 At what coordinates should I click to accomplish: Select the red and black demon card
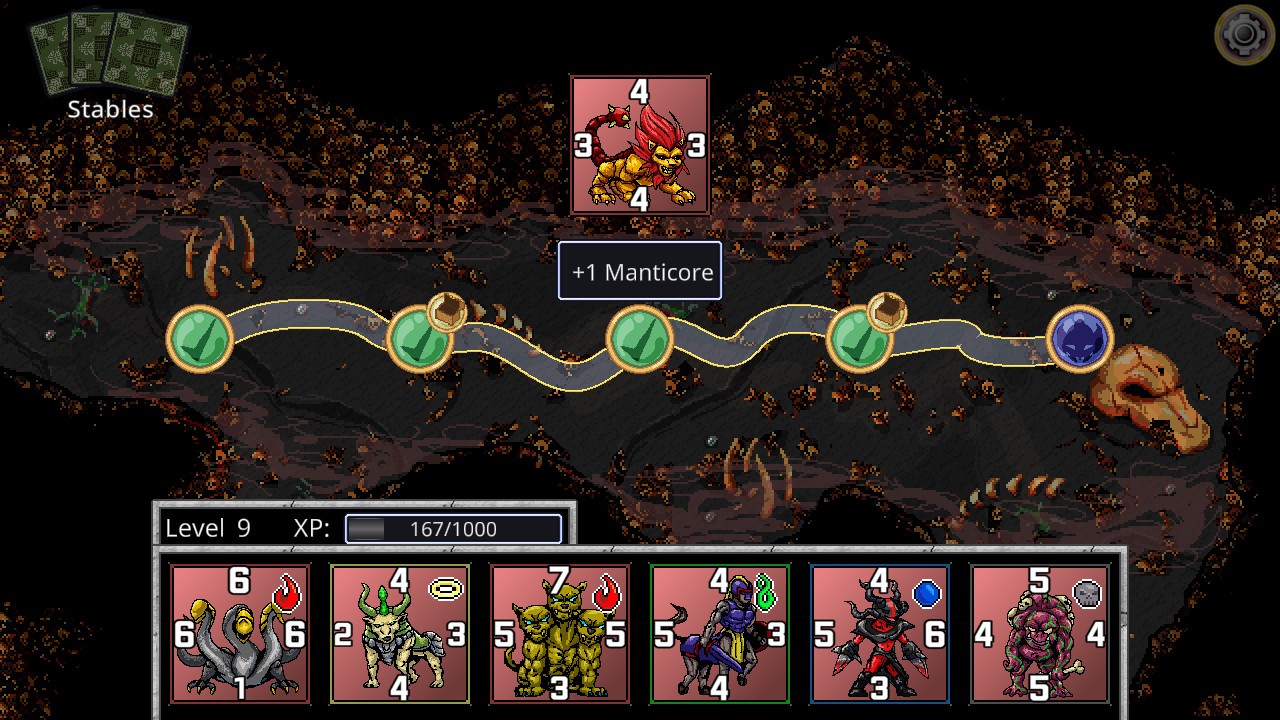880,633
